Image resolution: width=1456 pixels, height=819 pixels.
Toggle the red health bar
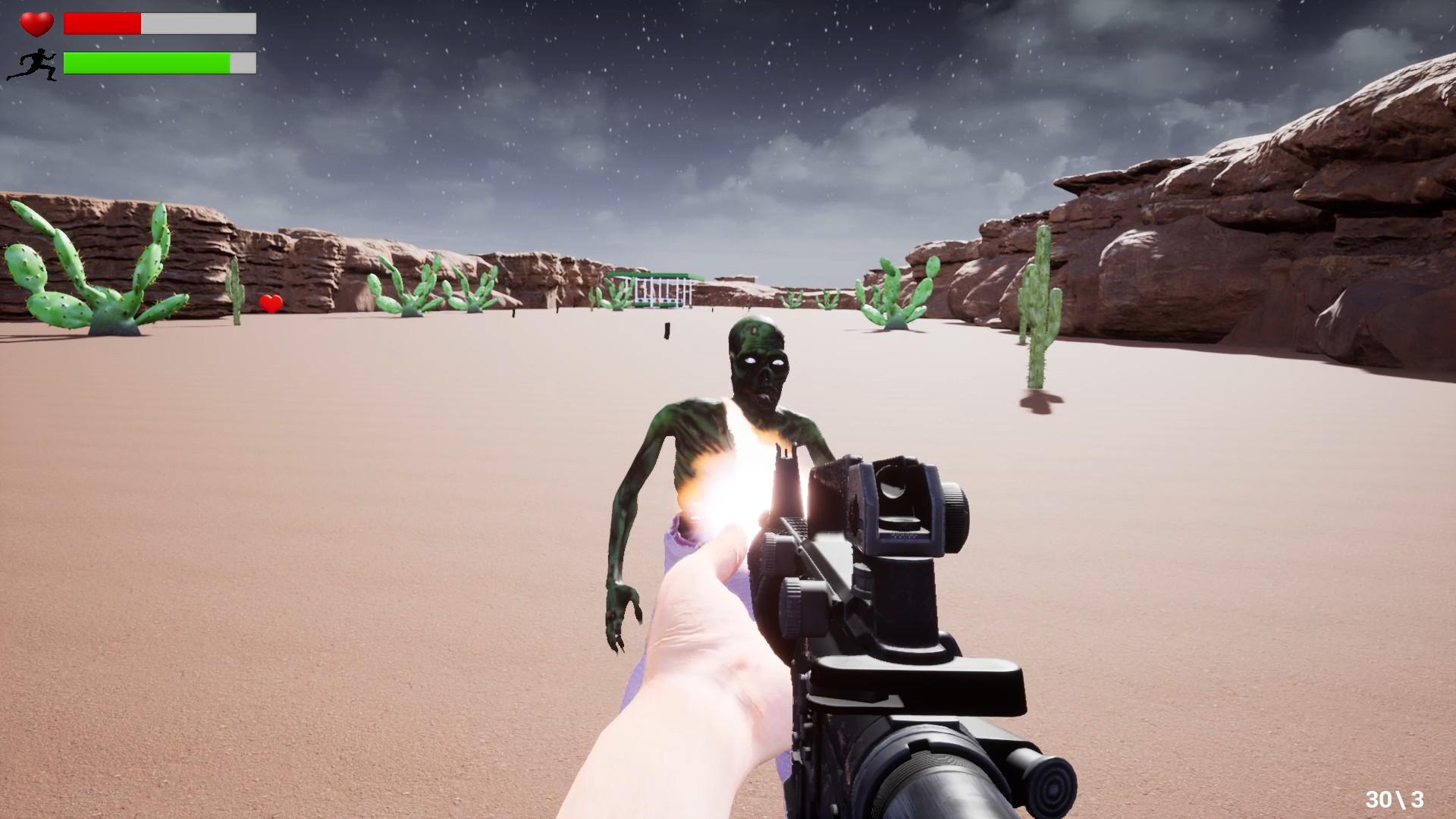coord(102,24)
